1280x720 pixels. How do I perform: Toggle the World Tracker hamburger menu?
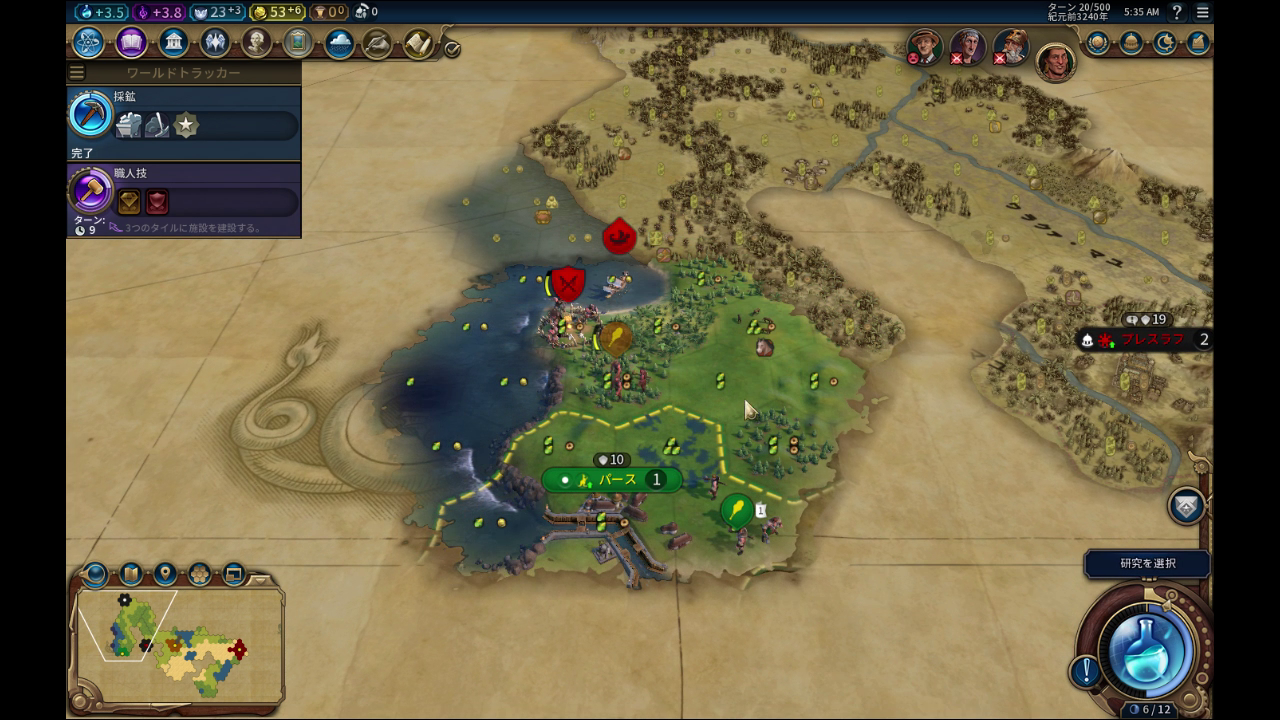(x=77, y=73)
